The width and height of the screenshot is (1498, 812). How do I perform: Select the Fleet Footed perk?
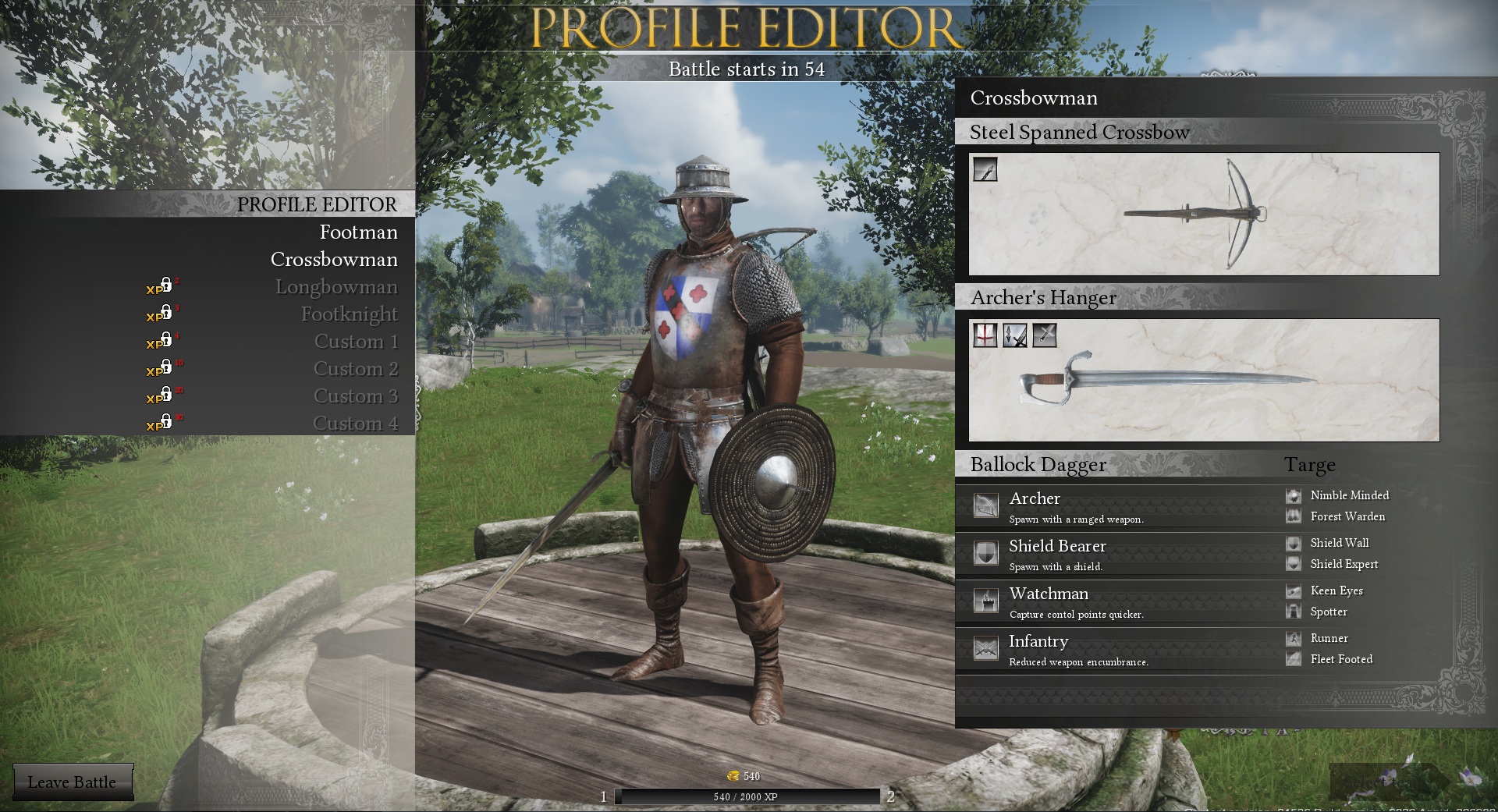click(x=1340, y=659)
